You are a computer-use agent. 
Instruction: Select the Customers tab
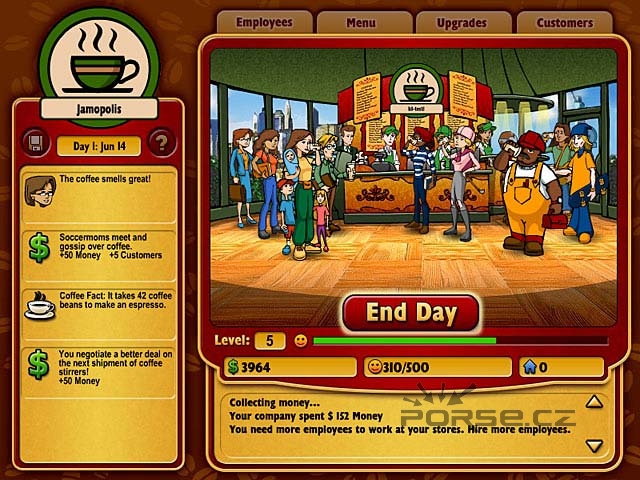[x=565, y=21]
